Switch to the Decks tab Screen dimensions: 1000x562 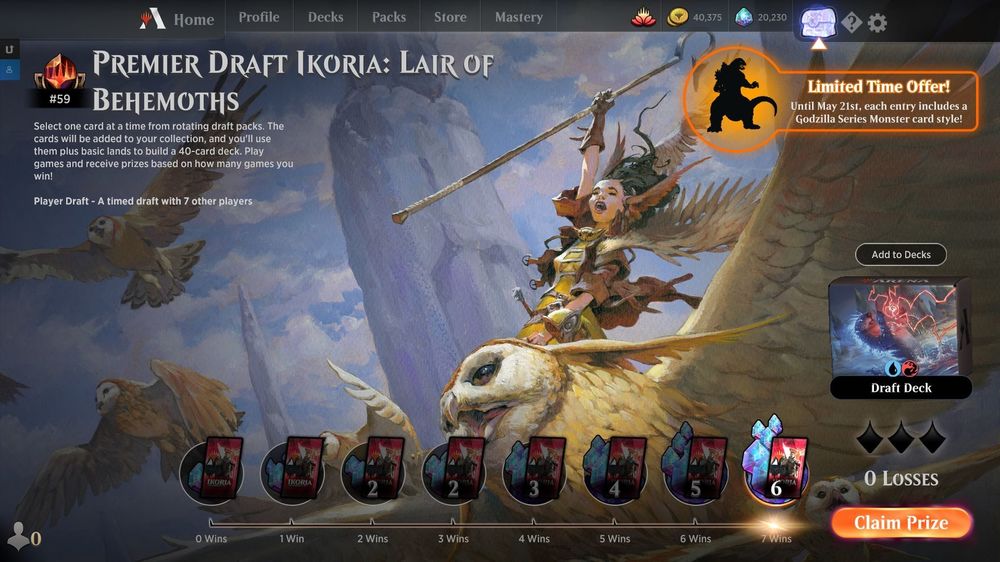point(325,17)
